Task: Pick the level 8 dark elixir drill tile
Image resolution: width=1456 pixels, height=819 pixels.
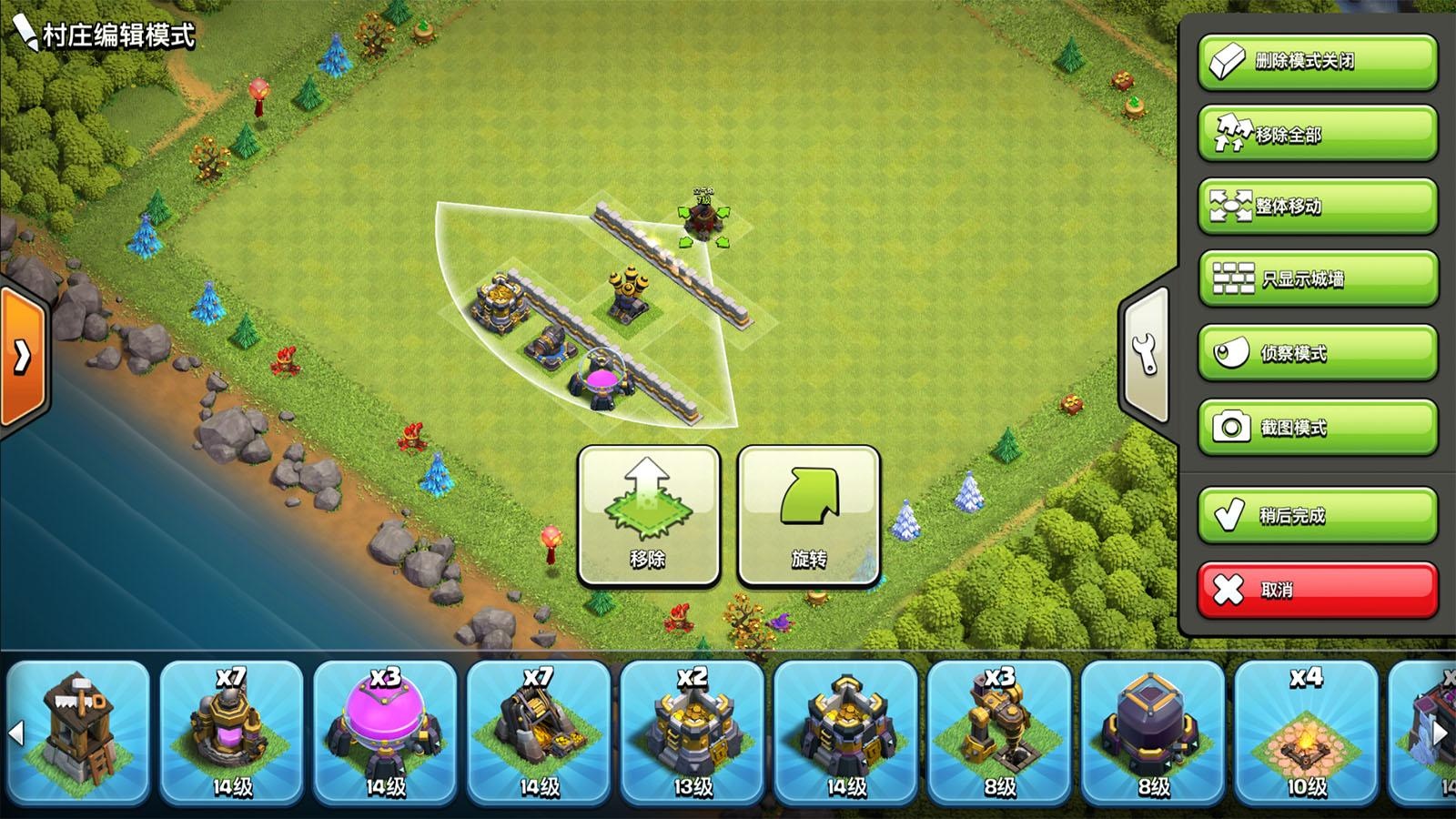Action: click(999, 733)
